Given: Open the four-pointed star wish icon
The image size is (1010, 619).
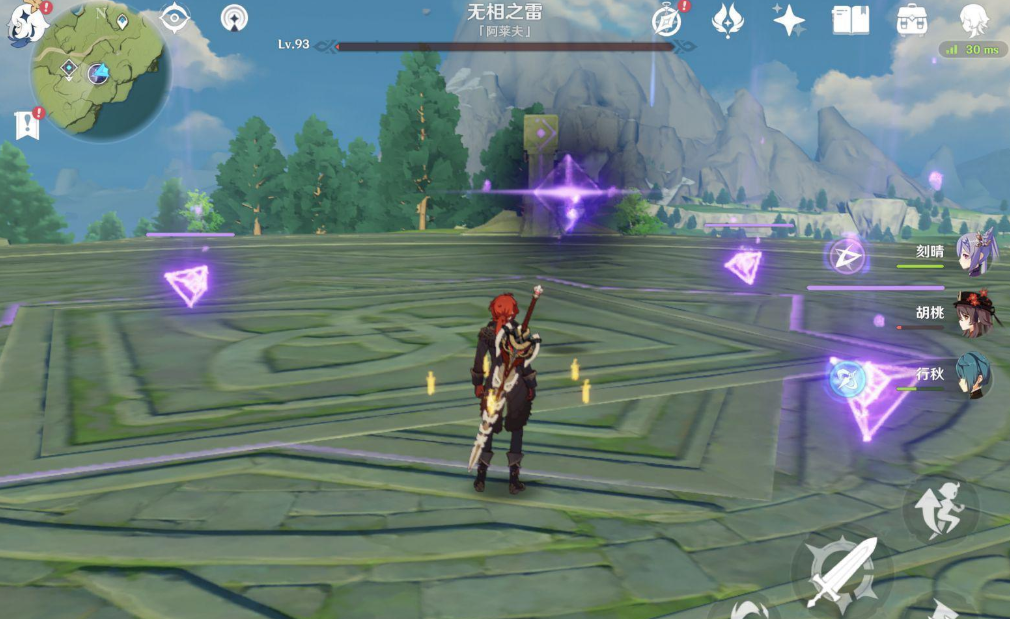Looking at the screenshot, I should [789, 20].
